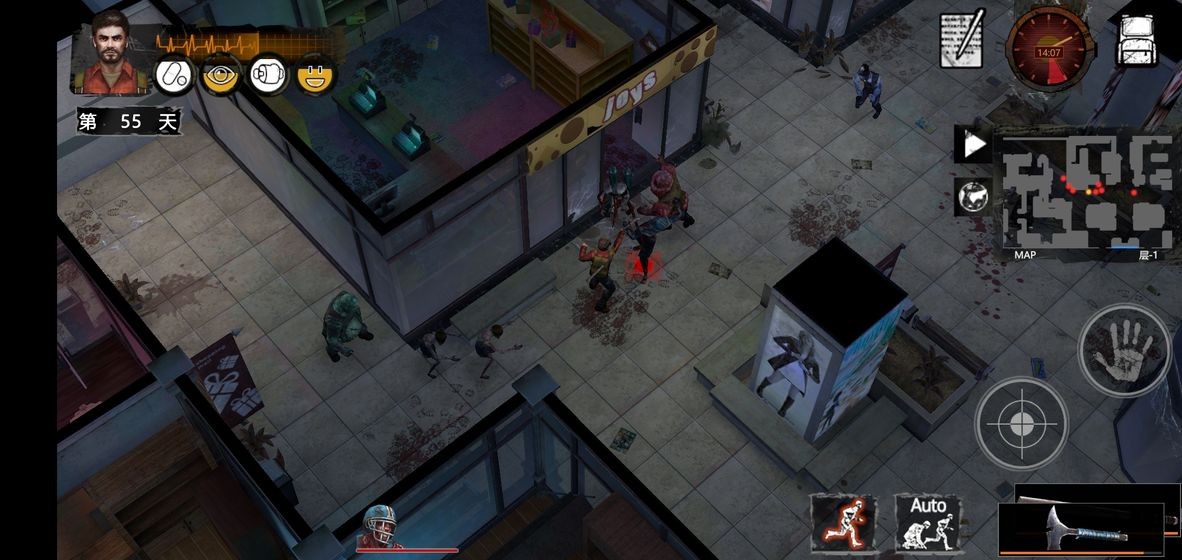
Task: Inspect the smiley mood status icon
Action: click(x=315, y=75)
